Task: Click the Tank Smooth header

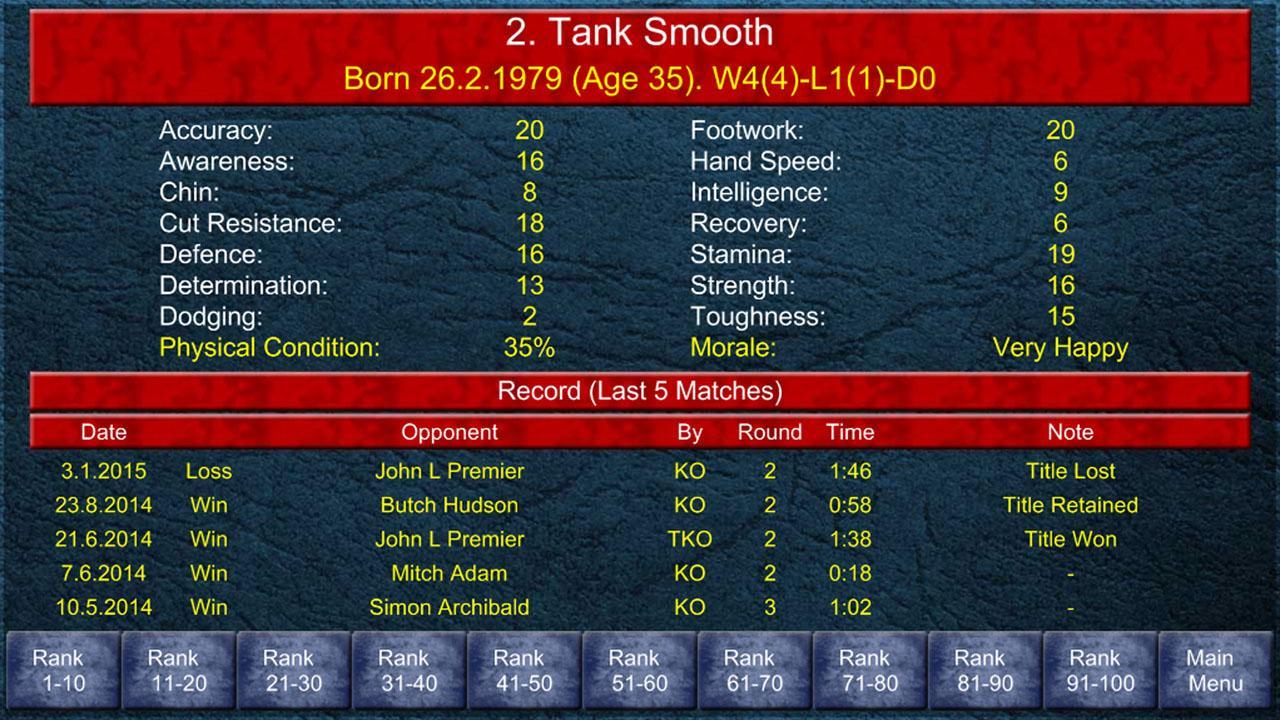Action: (640, 33)
